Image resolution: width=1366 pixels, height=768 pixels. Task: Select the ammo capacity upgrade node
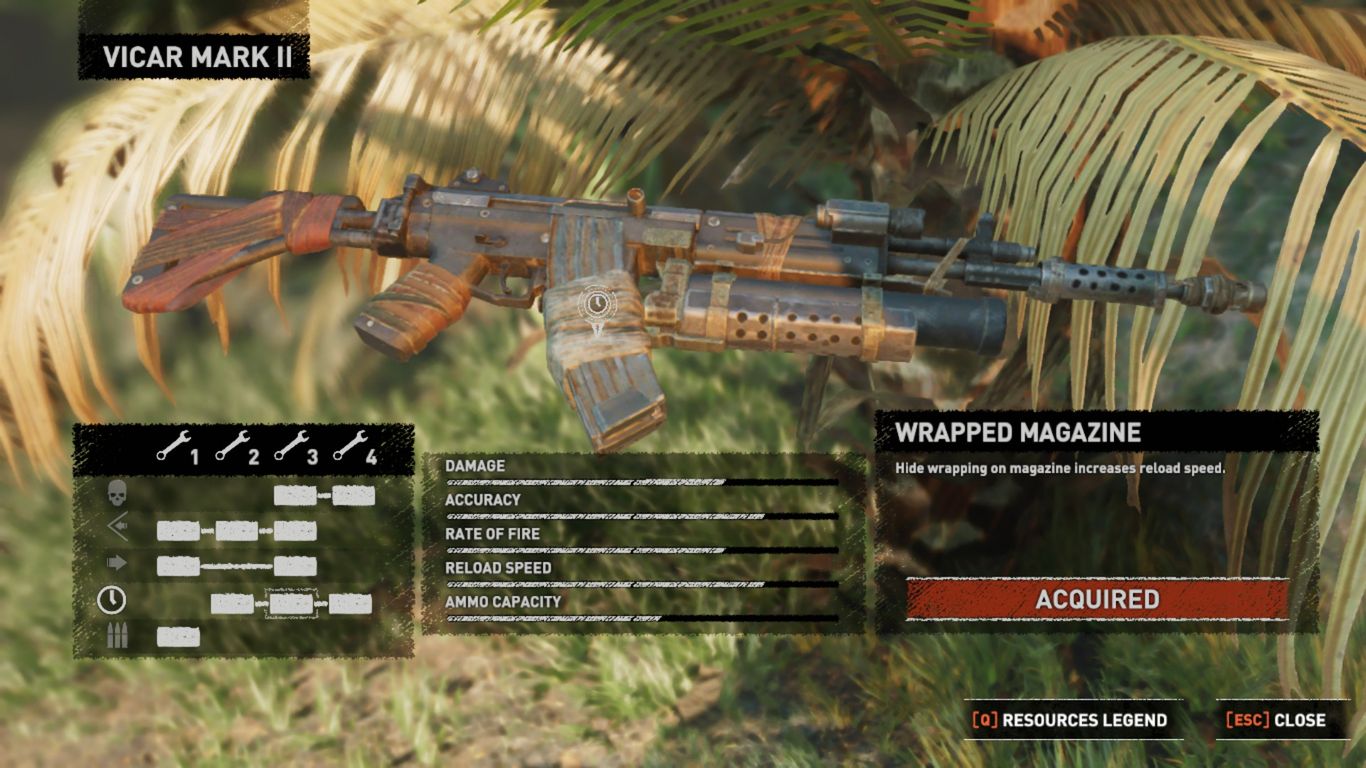178,637
